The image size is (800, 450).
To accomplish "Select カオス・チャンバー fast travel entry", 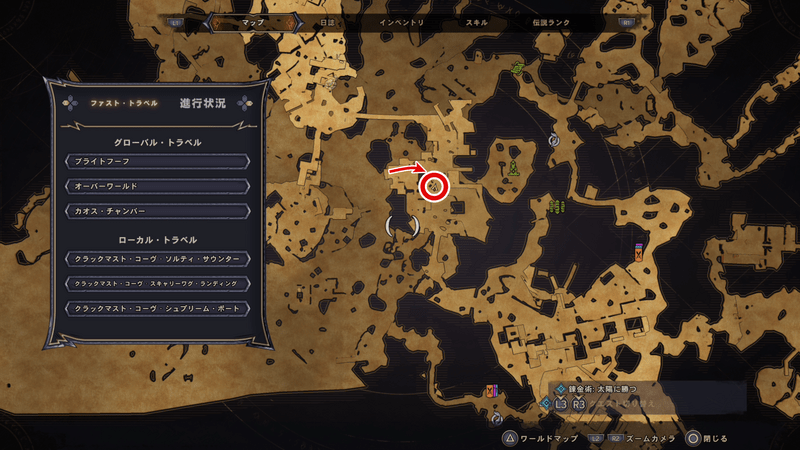I will (x=156, y=211).
